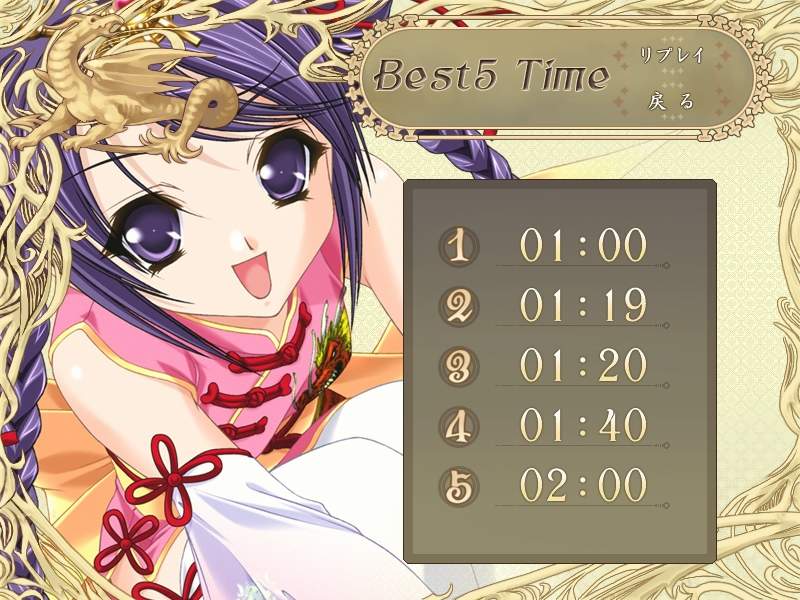Click the リプレイ (Replay) button
This screenshot has width=800, height=600.
click(x=672, y=56)
